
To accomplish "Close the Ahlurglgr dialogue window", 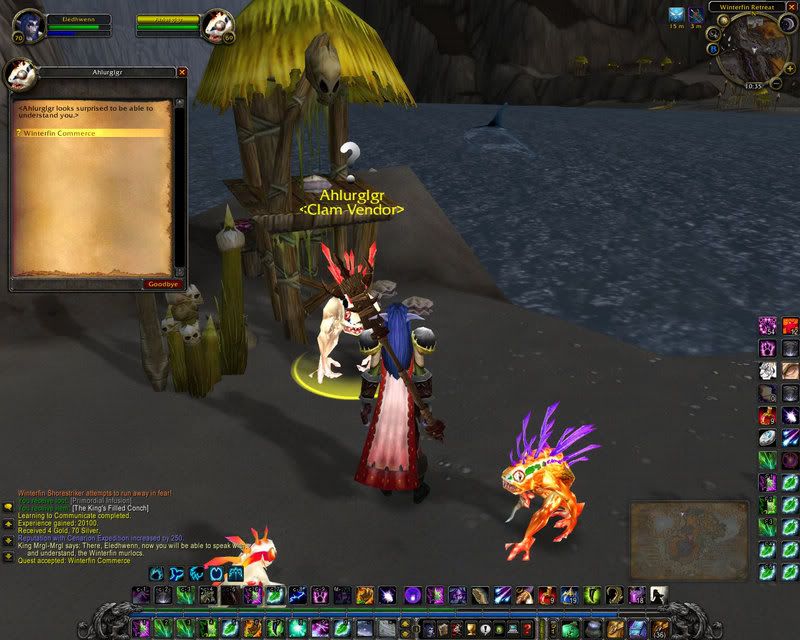I will (182, 72).
